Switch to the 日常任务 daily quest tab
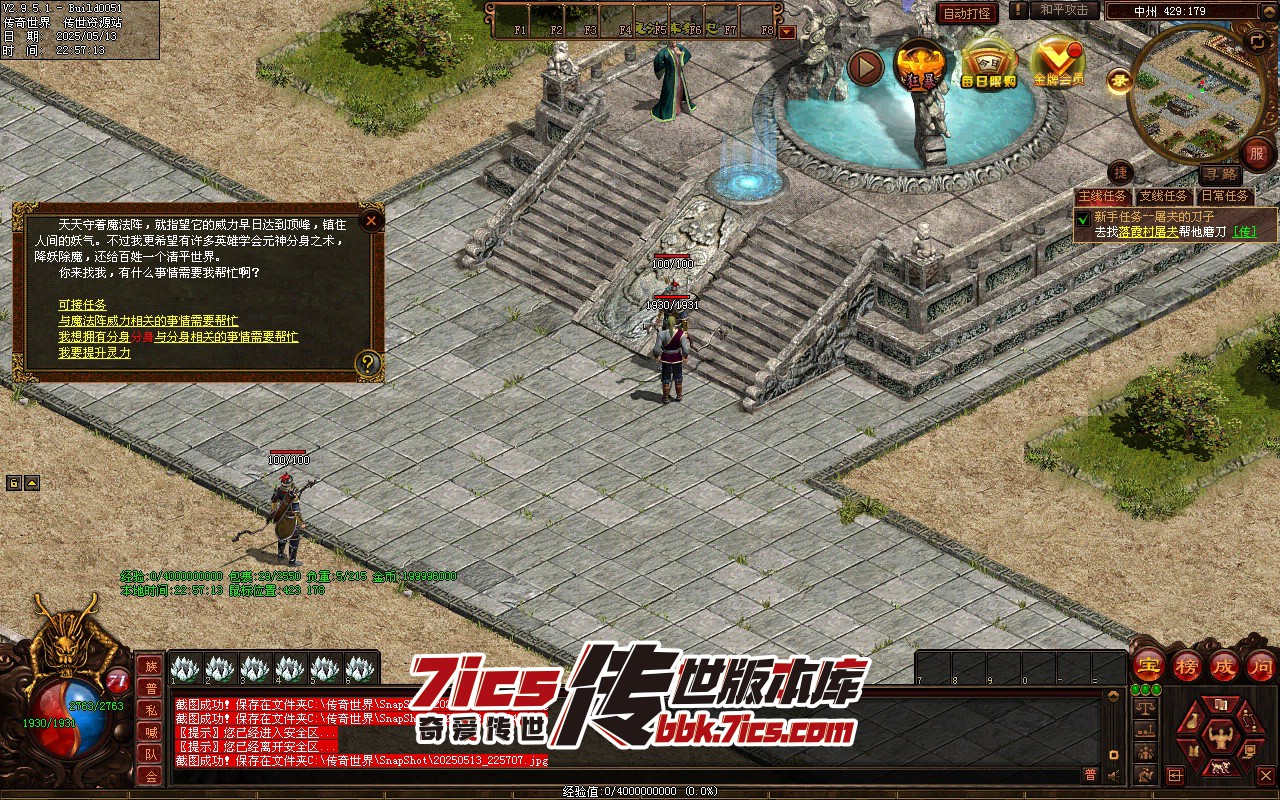1280x800 pixels. (1225, 197)
